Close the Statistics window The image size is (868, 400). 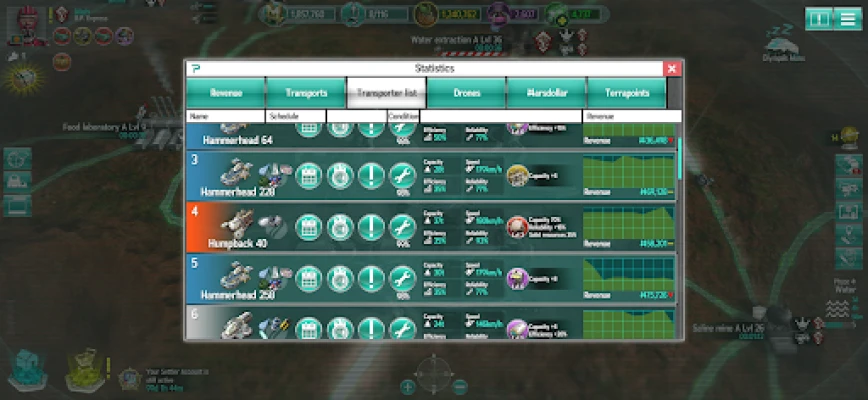point(673,68)
